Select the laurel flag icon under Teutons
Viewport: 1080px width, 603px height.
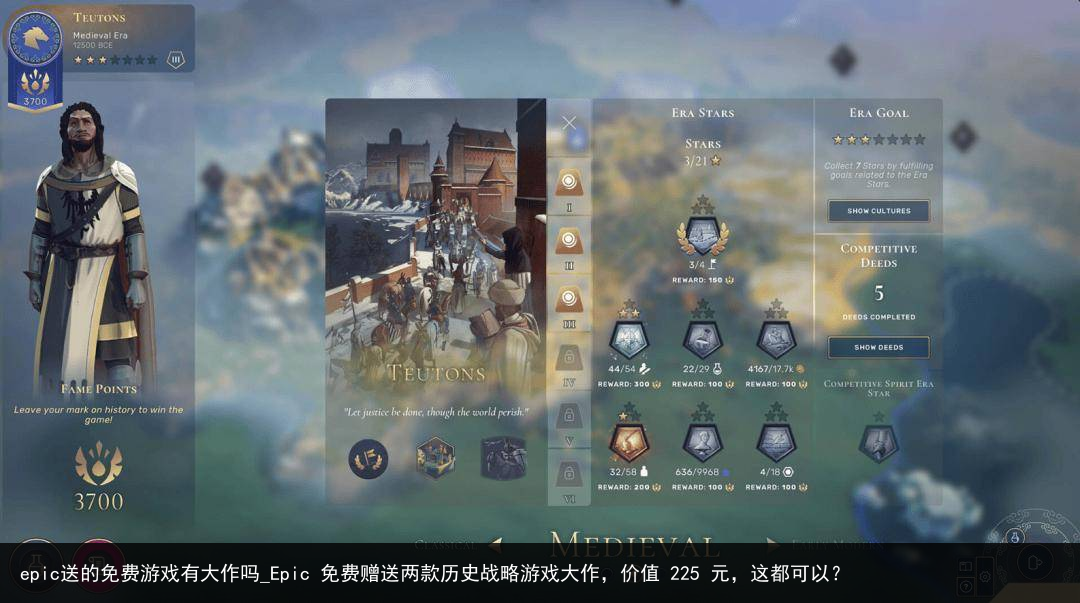tap(368, 459)
